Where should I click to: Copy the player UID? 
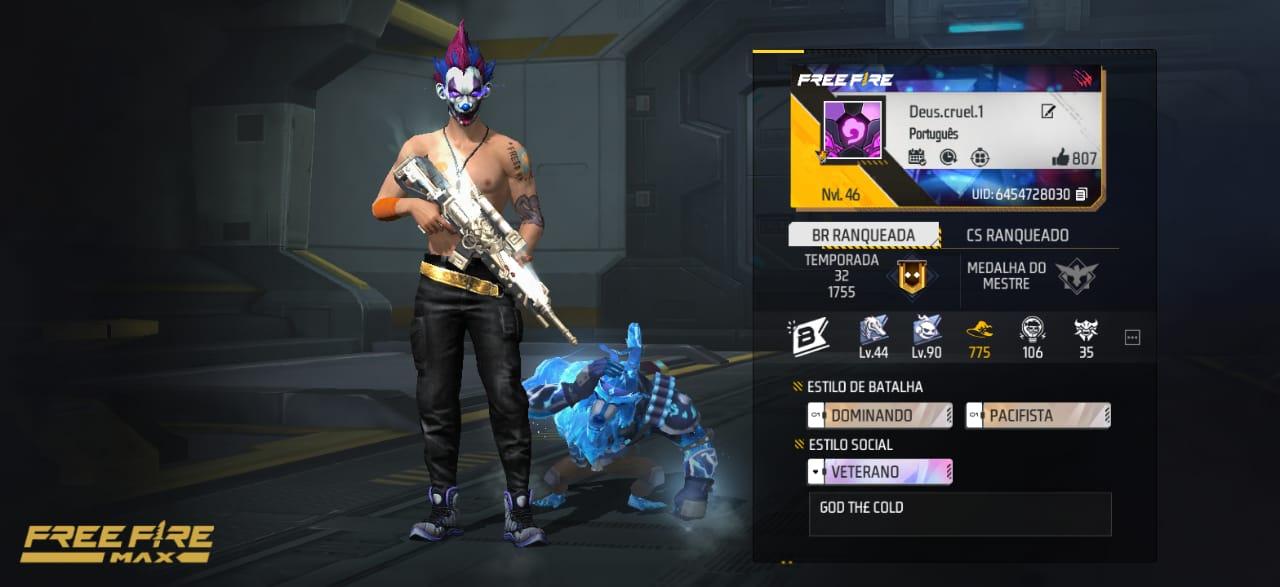1081,194
